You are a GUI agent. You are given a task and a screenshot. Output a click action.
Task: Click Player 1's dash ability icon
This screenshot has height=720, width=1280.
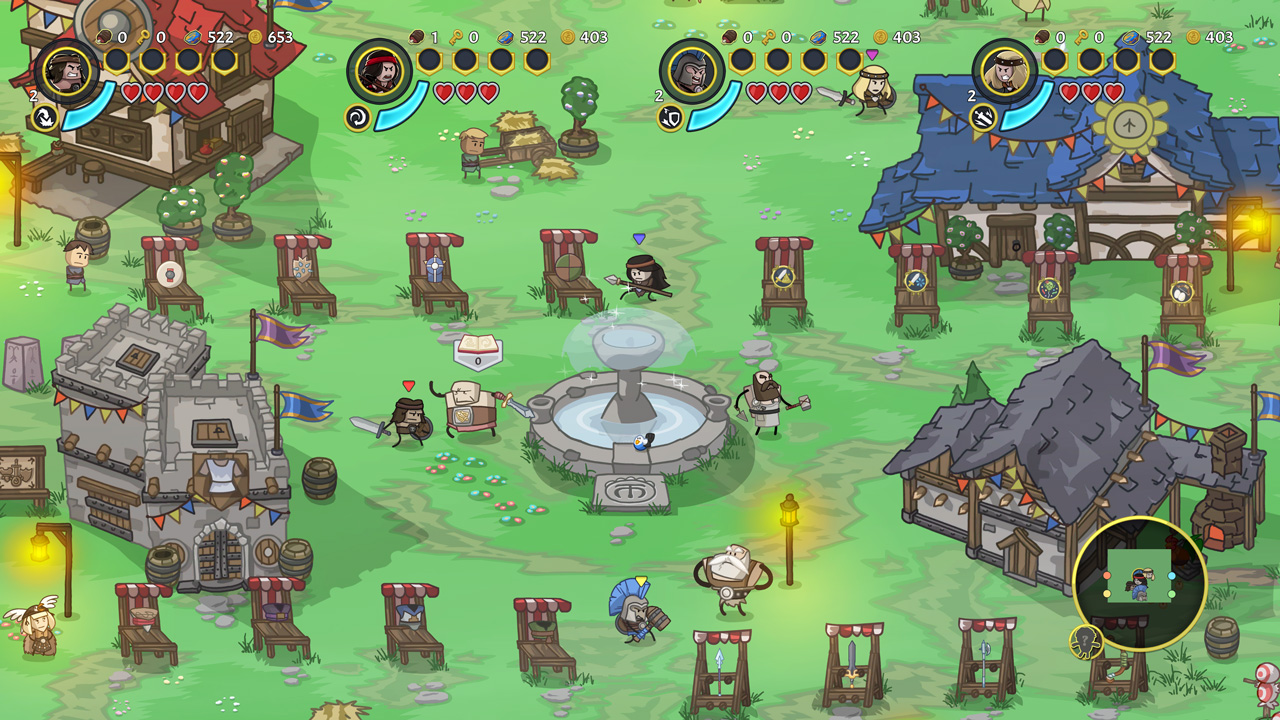click(45, 118)
